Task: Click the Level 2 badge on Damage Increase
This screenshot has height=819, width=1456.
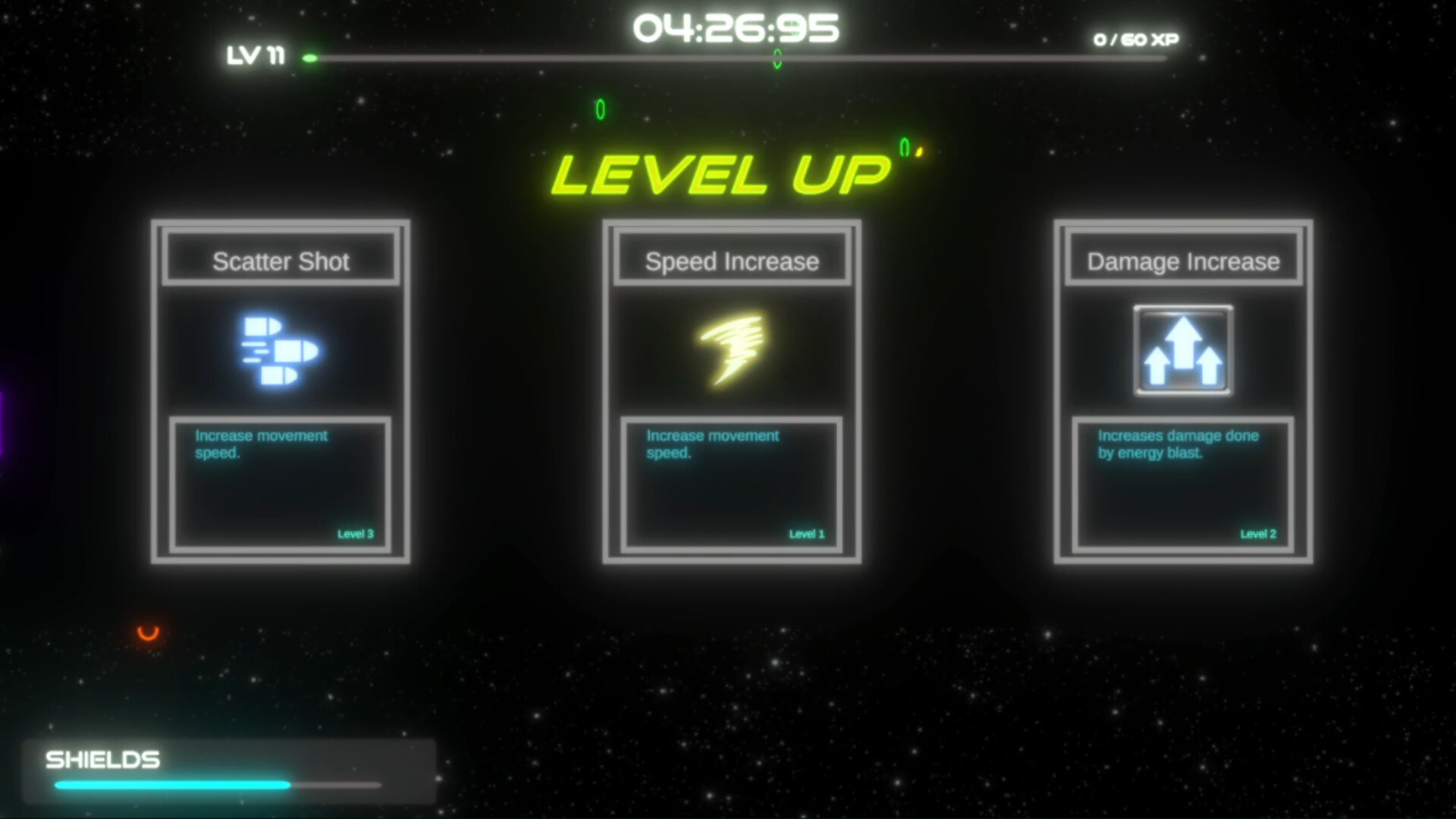Action: [x=1257, y=533]
